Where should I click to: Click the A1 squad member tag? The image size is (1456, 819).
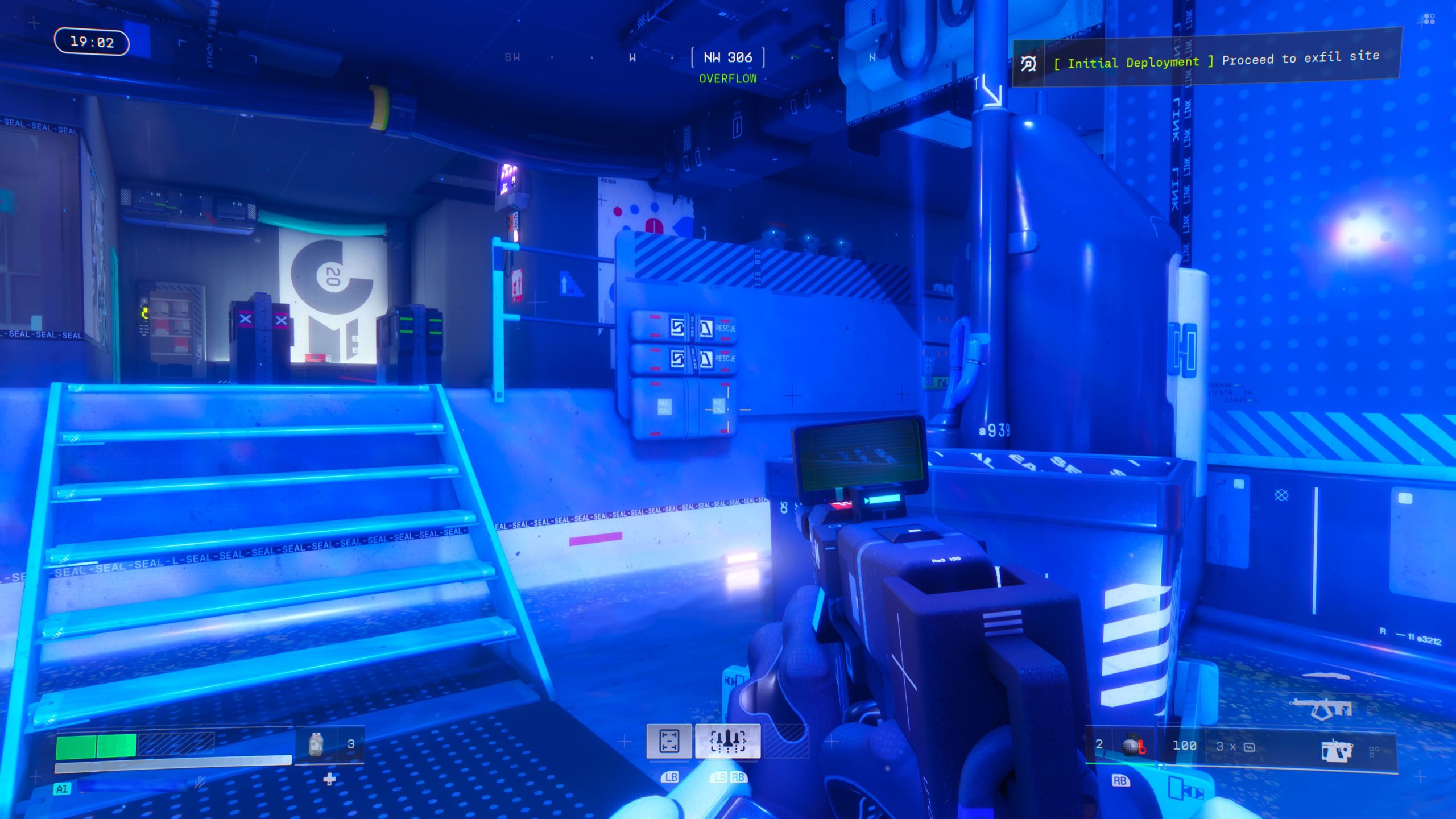[x=62, y=789]
